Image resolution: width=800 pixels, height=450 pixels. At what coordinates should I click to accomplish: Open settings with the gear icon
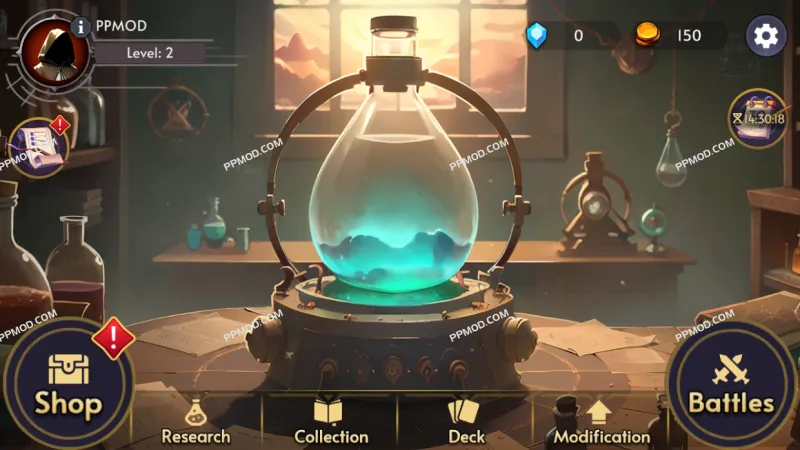(x=766, y=36)
